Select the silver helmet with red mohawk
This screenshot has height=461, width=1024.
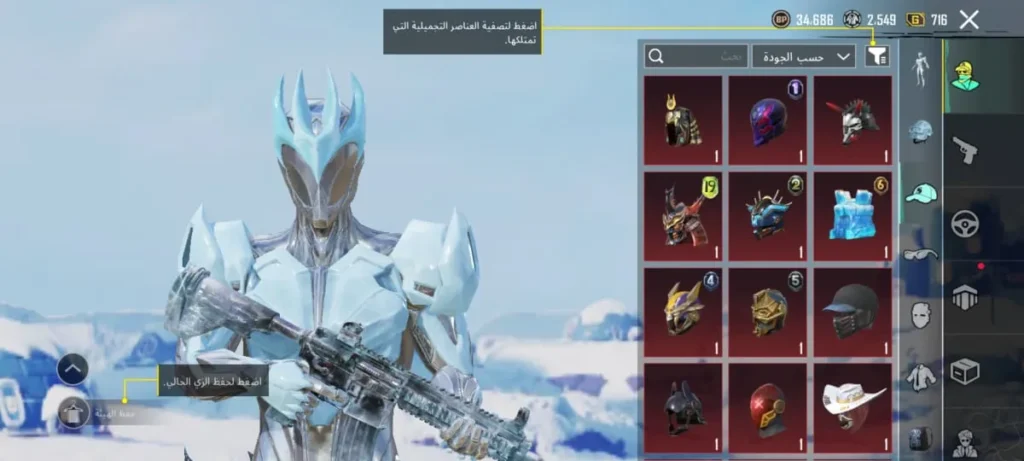click(x=852, y=119)
